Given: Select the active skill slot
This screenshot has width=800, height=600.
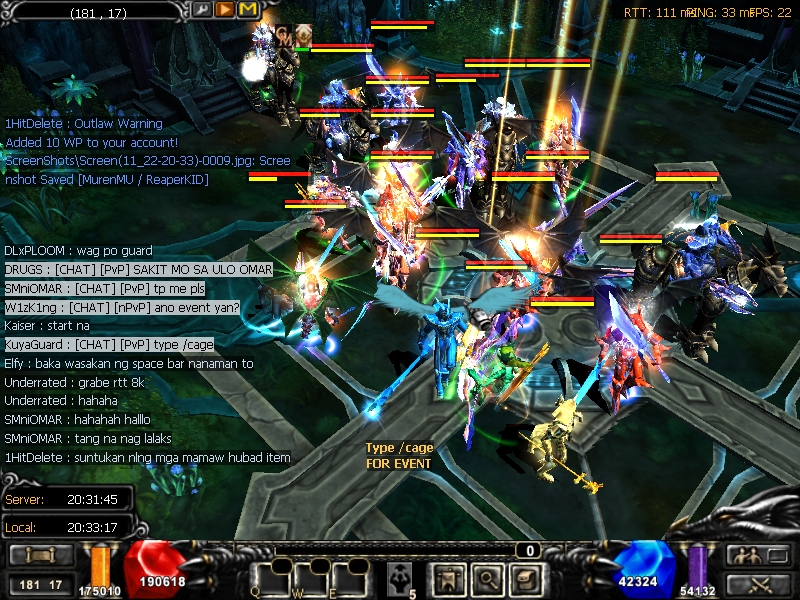Looking at the screenshot, I should point(401,577).
